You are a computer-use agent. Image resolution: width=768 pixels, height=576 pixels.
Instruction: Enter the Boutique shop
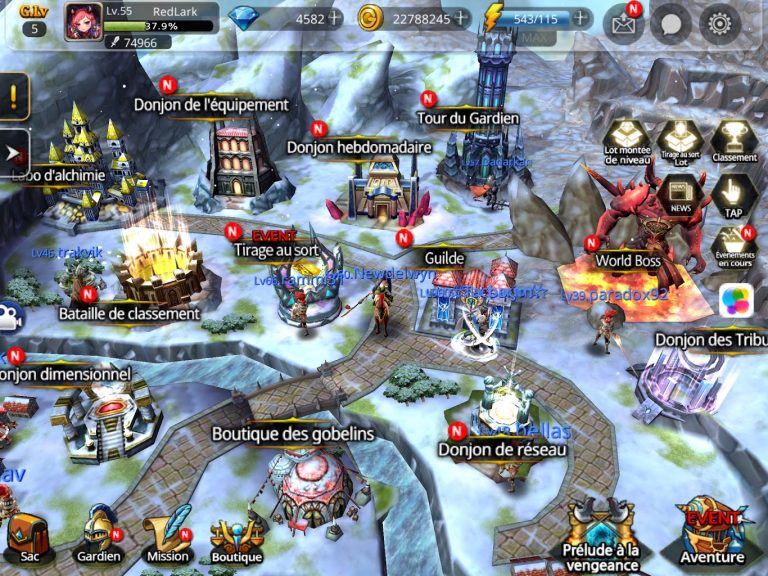pos(237,537)
